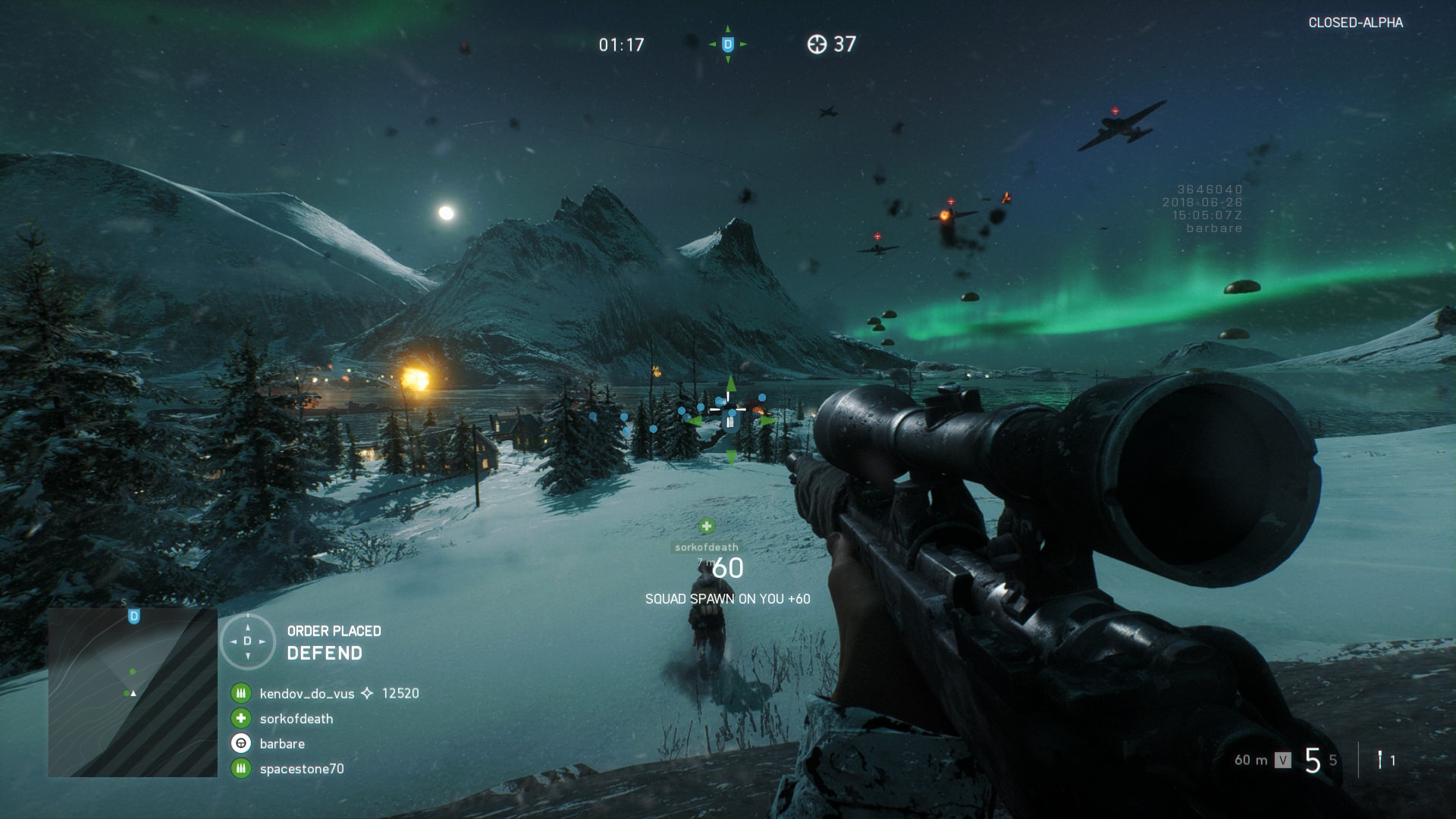
Task: Click the minimap
Action: (133, 692)
